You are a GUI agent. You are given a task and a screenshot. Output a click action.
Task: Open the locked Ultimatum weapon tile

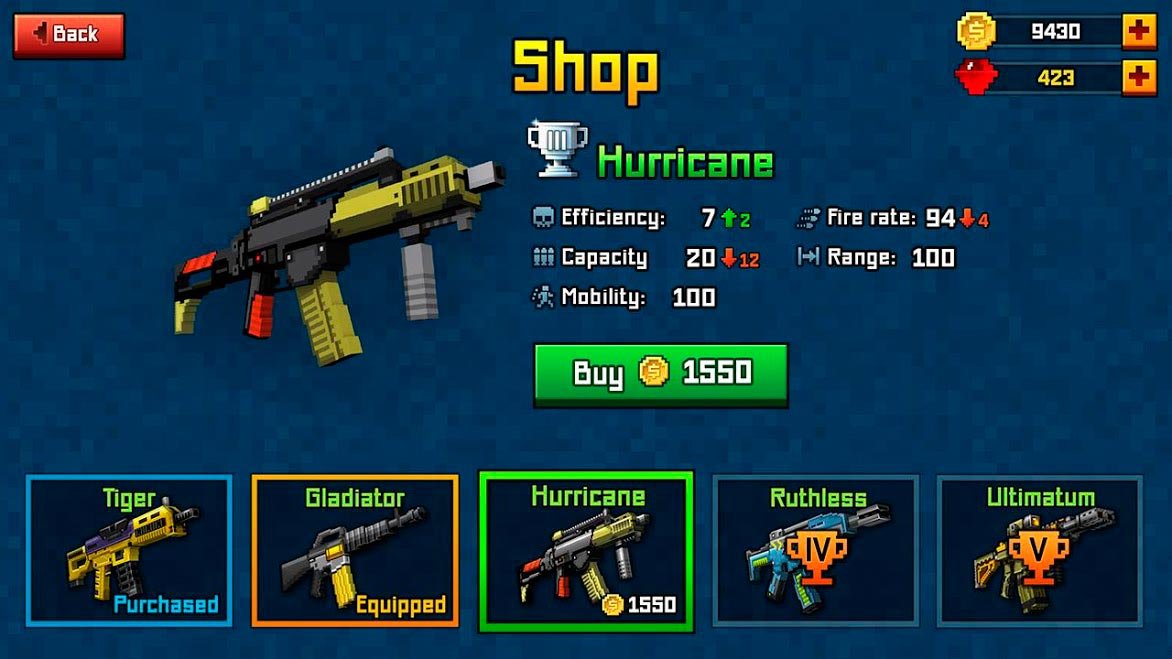pos(1040,551)
